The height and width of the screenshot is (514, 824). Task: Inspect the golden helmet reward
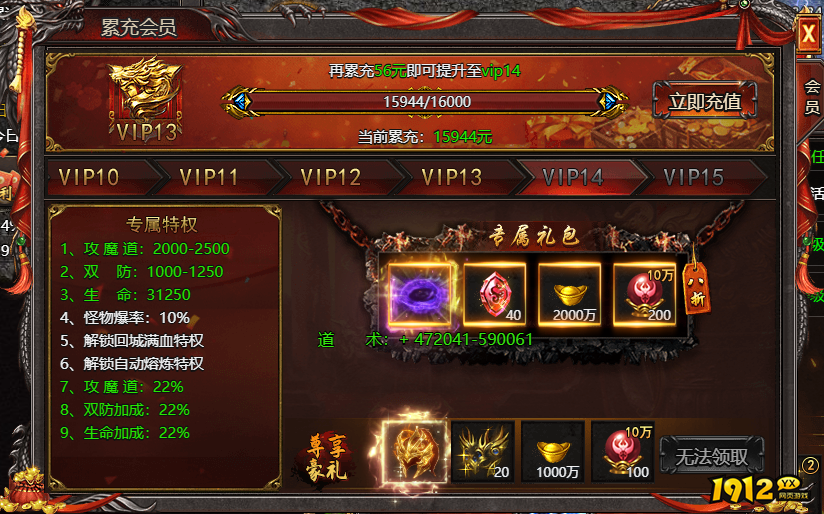pos(412,451)
